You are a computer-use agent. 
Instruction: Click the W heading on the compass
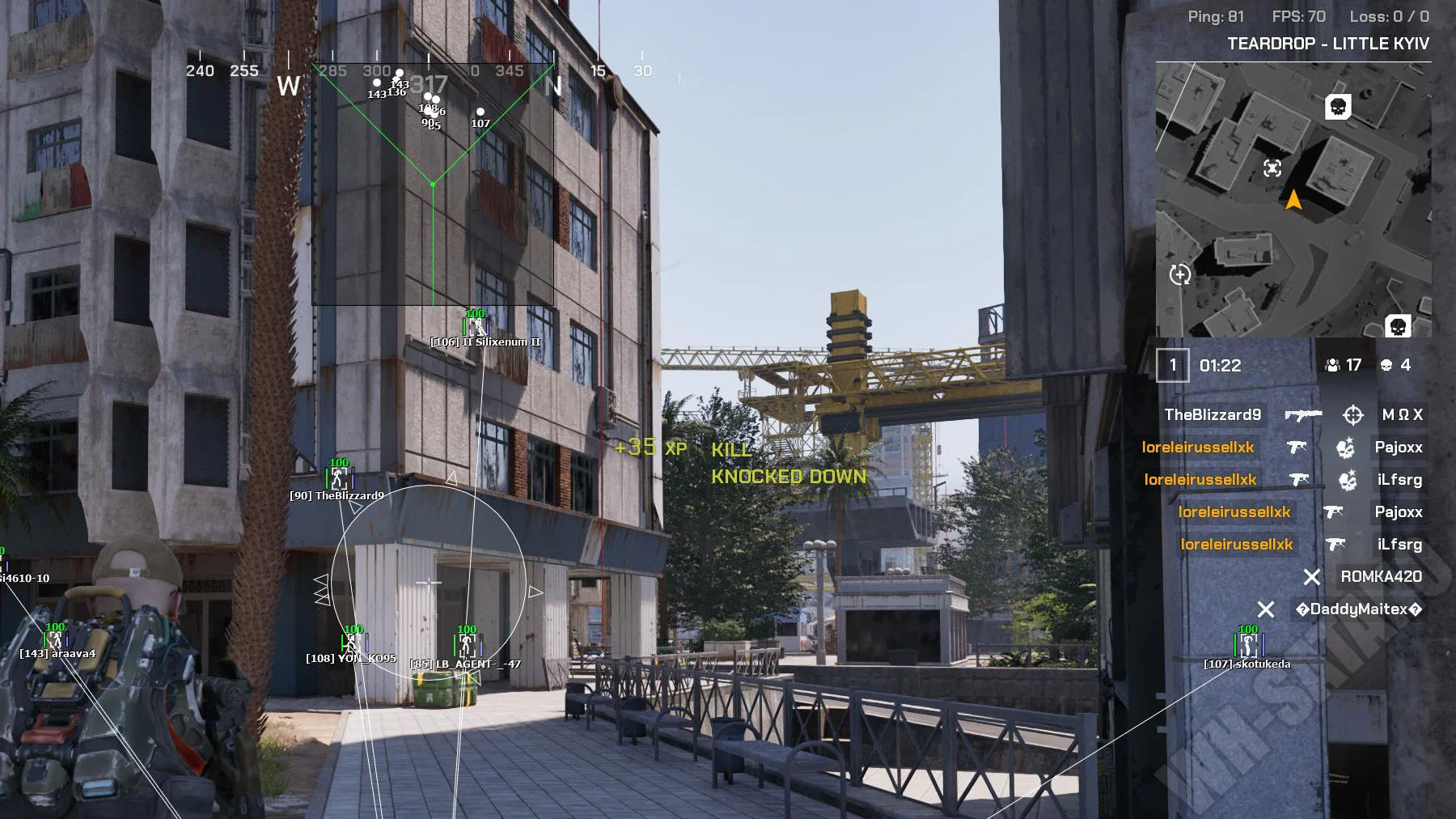coord(288,86)
